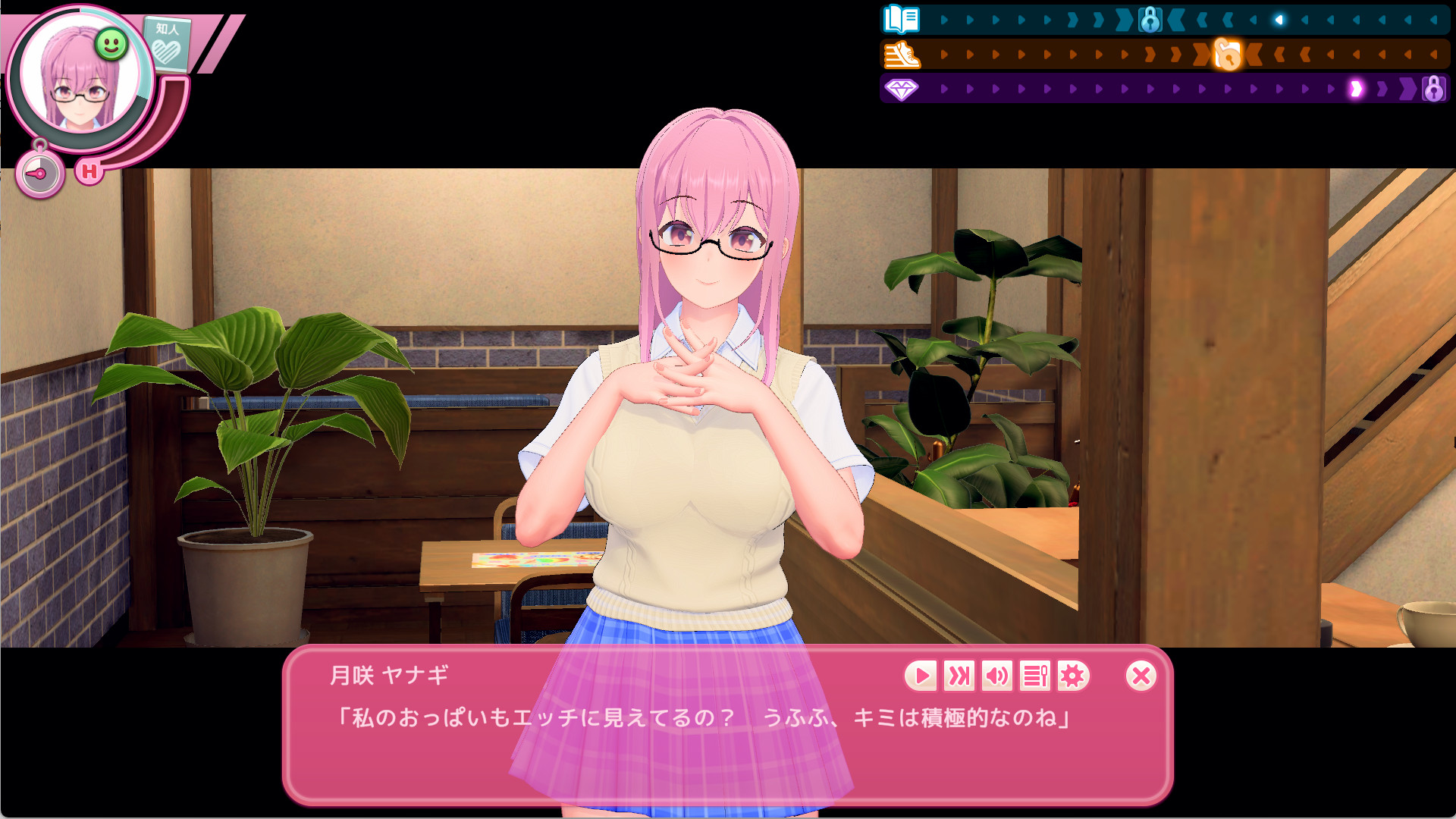Close the dialogue window with the X button
The image size is (1456, 819).
point(1139,676)
